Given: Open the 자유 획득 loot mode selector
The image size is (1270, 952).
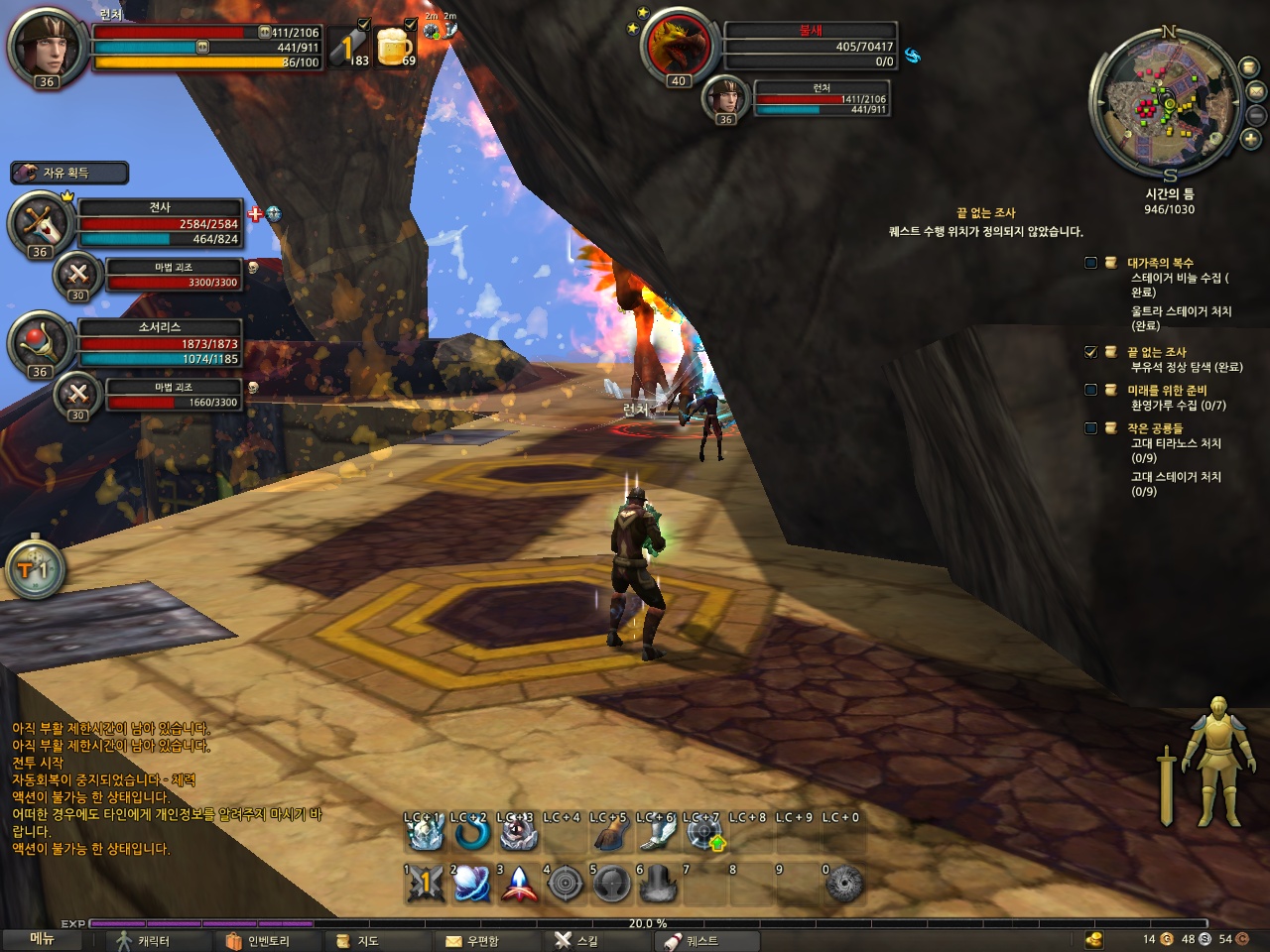Looking at the screenshot, I should point(69,173).
